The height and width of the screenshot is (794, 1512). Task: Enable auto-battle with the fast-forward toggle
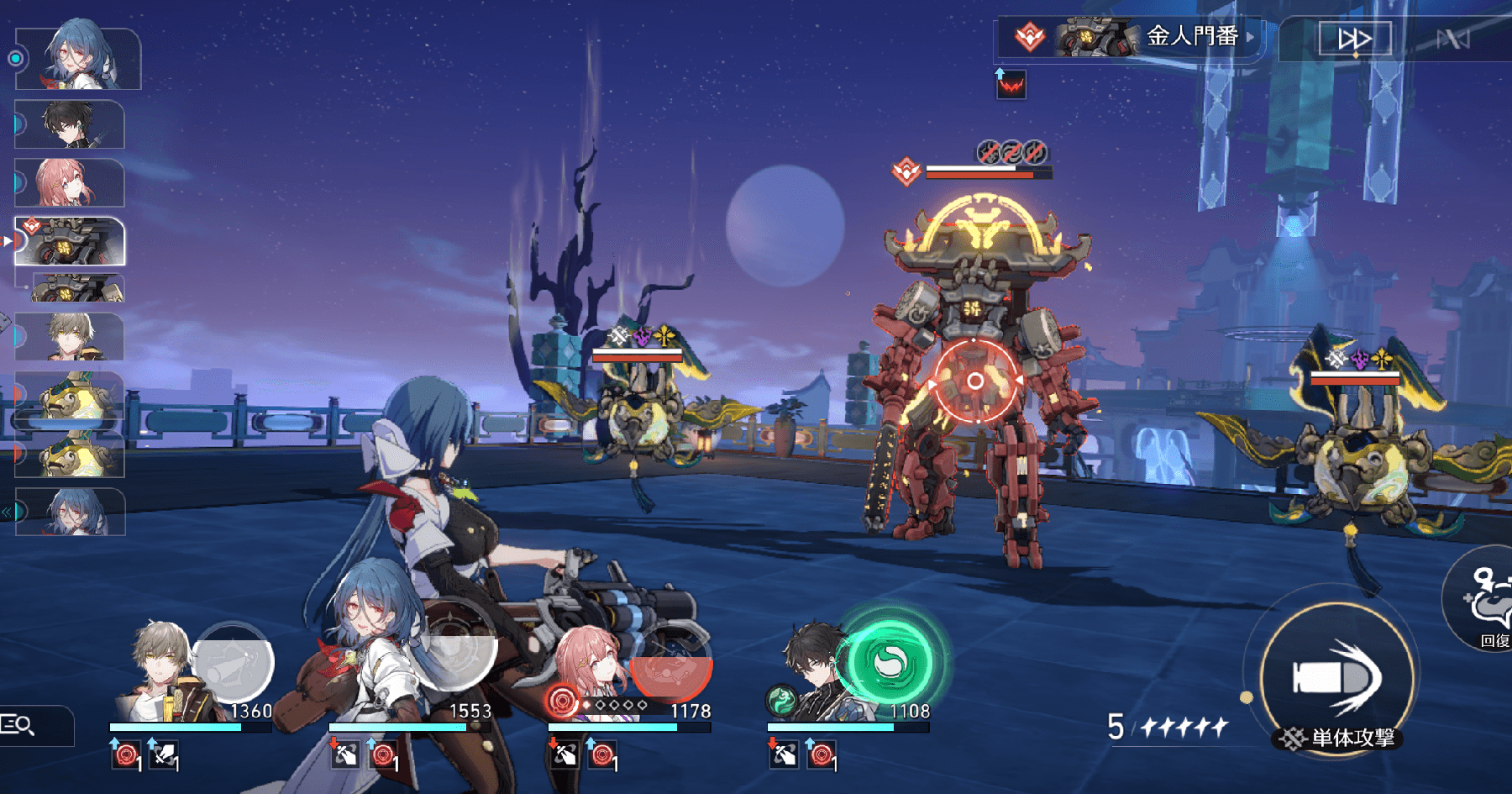point(1354,37)
